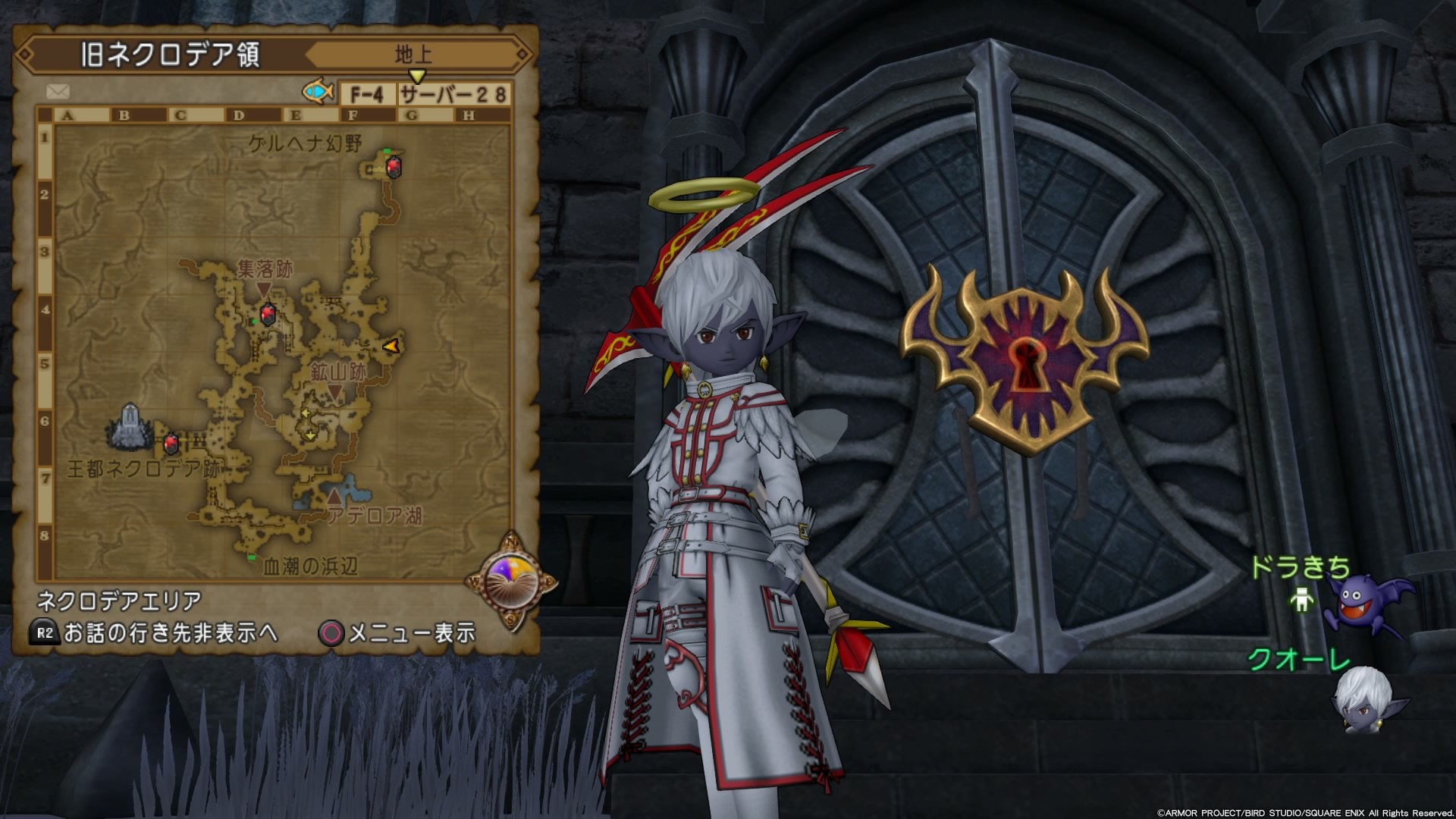The height and width of the screenshot is (819, 1456).
Task: Click the yellow player arrow on the map
Action: point(394,345)
